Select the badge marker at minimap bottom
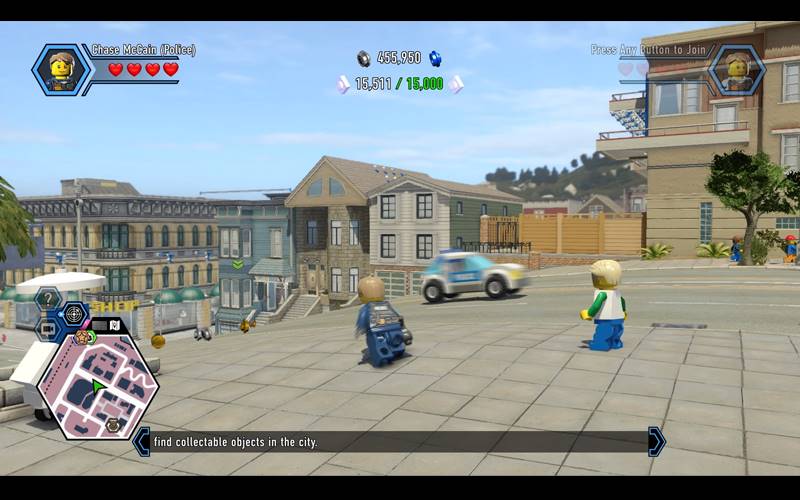The width and height of the screenshot is (800, 500). 113,425
